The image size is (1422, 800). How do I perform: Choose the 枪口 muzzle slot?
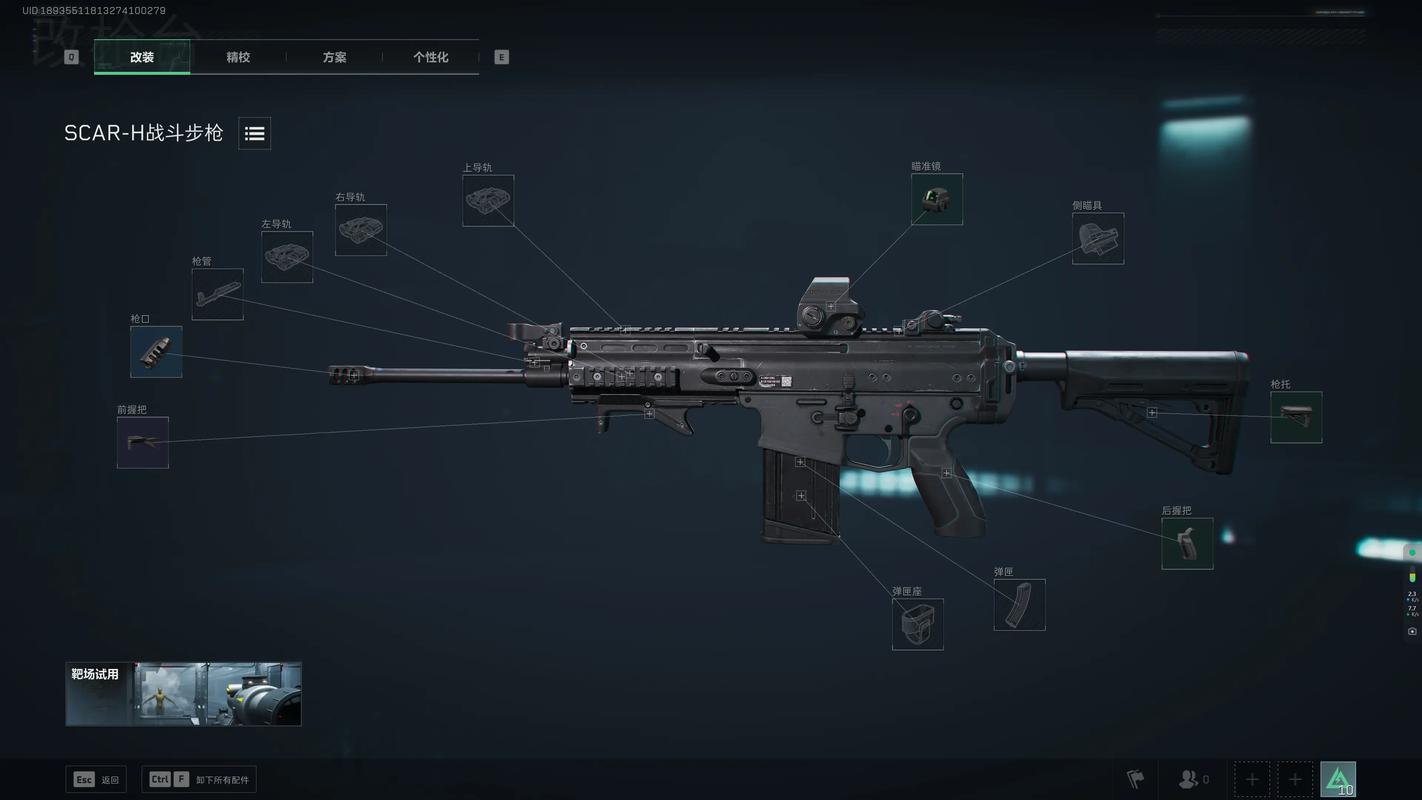(156, 352)
